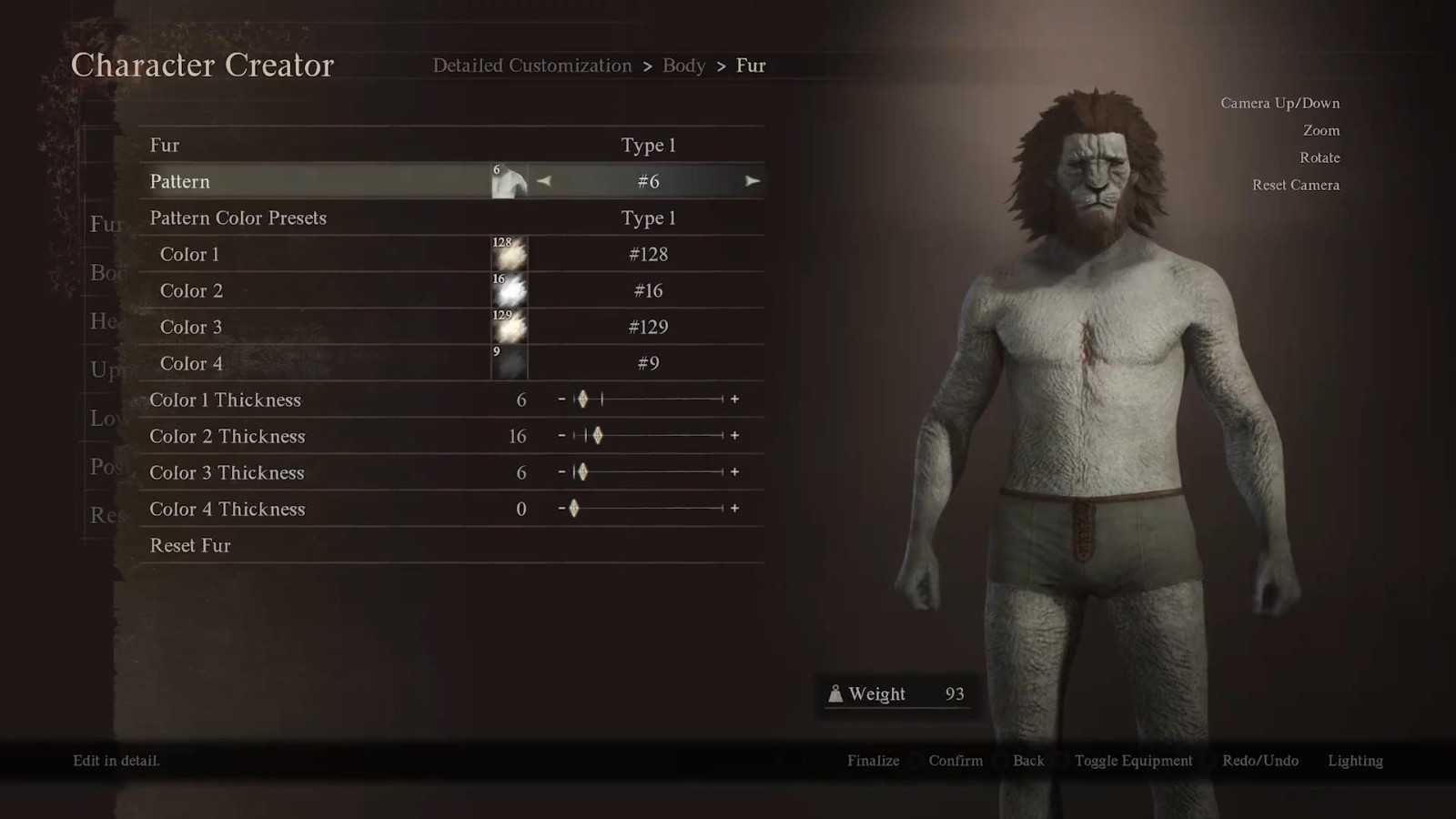Choose the Color 3 swatch #129
1456x819 pixels.
click(x=510, y=328)
